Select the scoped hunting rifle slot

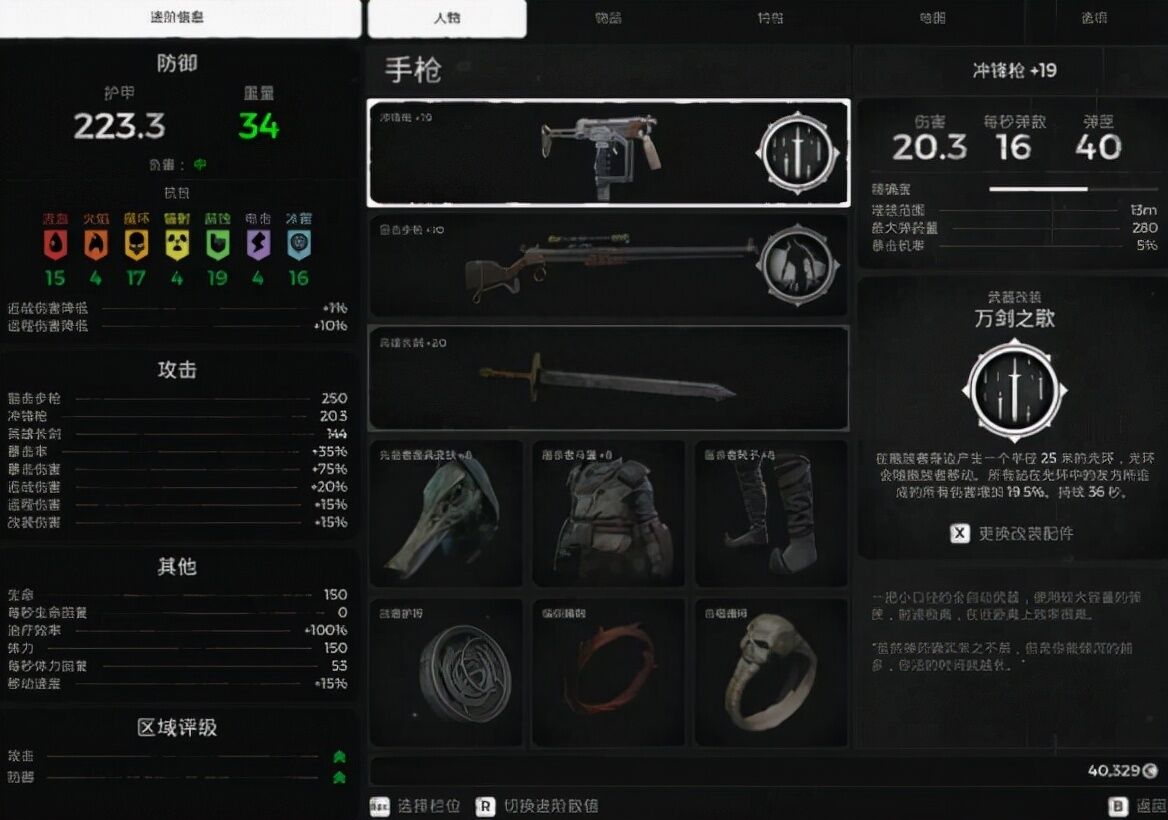pos(608,265)
